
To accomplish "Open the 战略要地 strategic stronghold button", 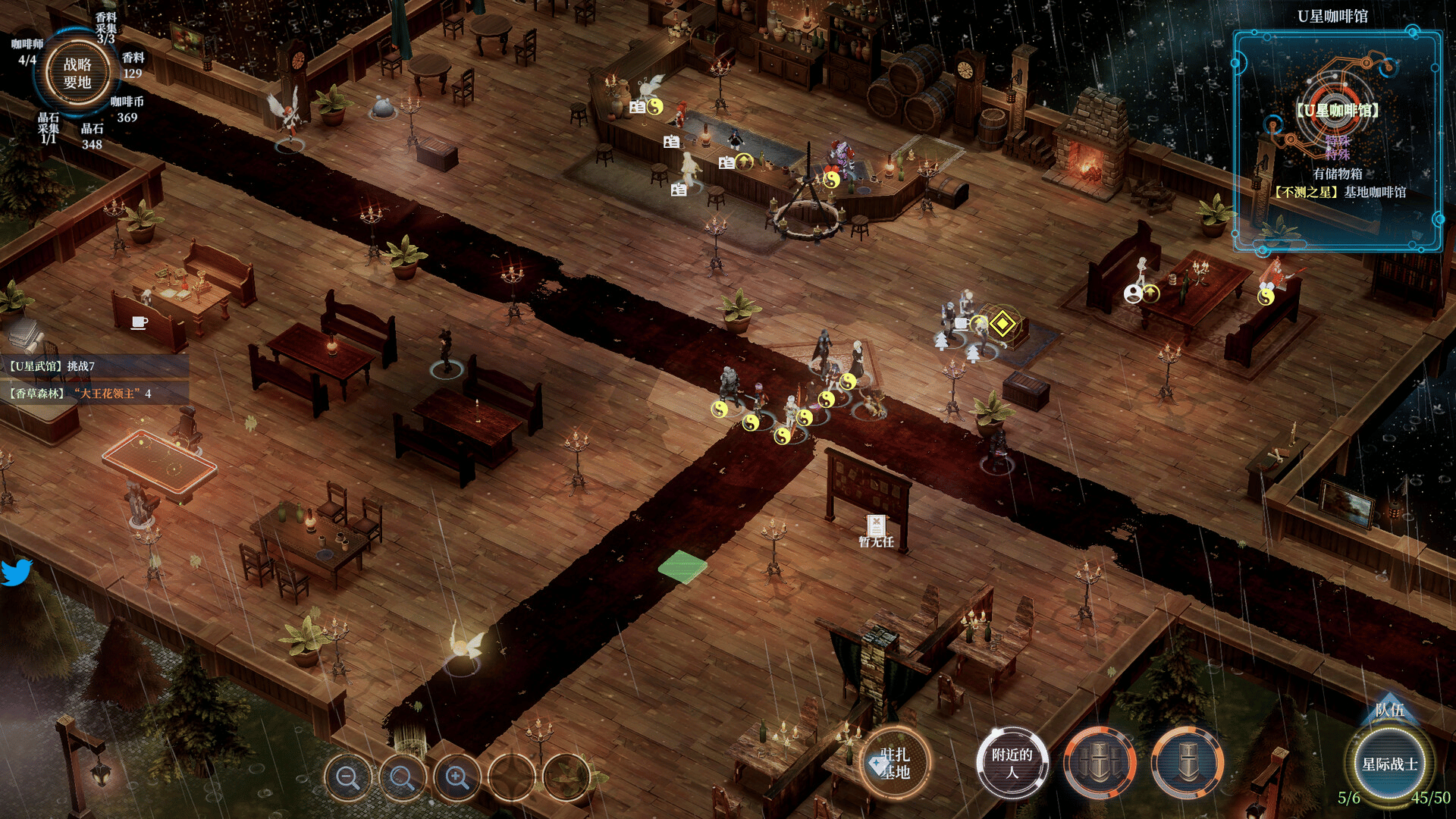I will tap(77, 74).
